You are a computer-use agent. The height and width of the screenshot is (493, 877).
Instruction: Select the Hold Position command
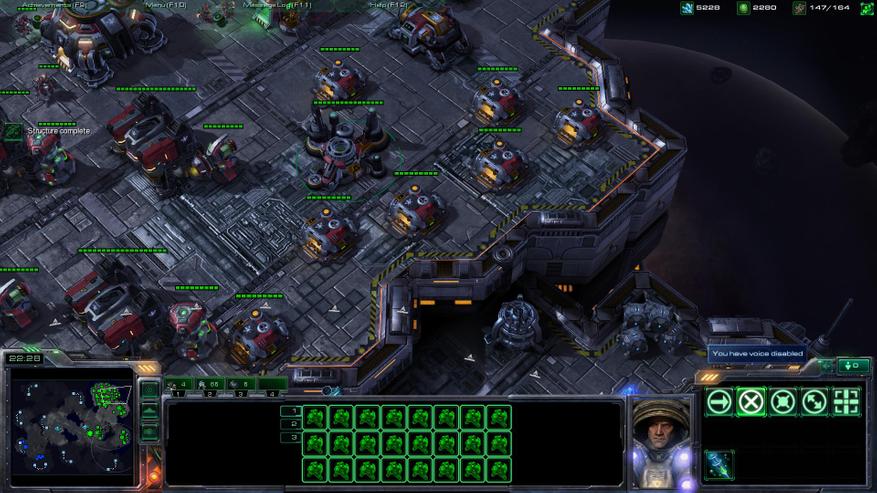[783, 402]
